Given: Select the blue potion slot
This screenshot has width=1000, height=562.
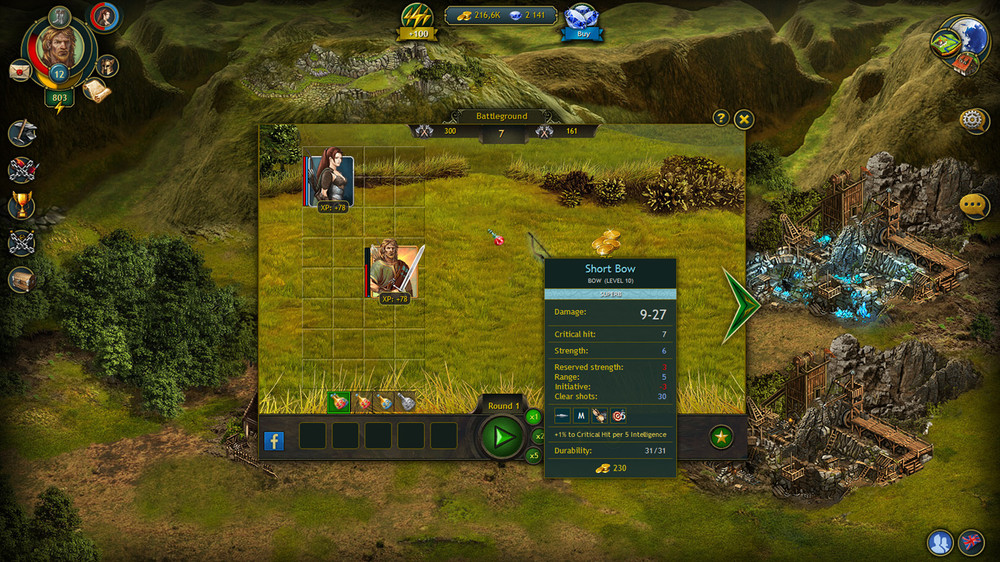Looking at the screenshot, I should click(x=385, y=402).
